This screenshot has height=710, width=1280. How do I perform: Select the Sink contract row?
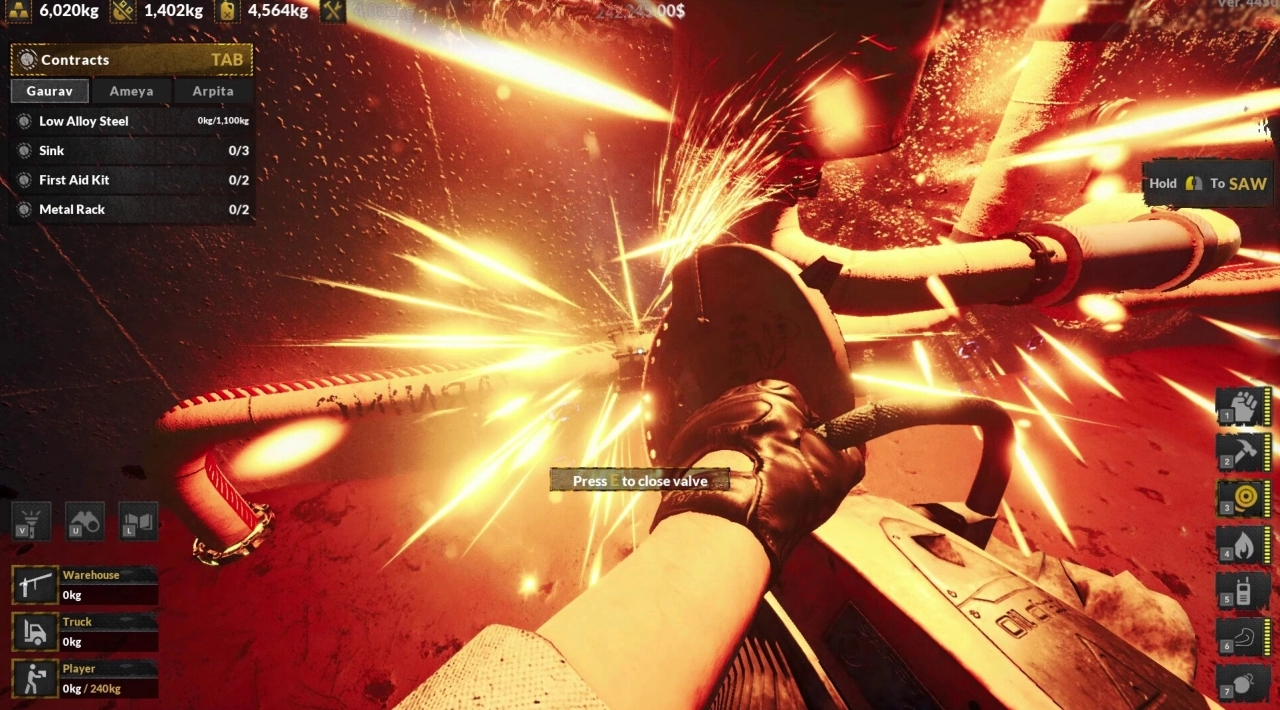(x=131, y=151)
